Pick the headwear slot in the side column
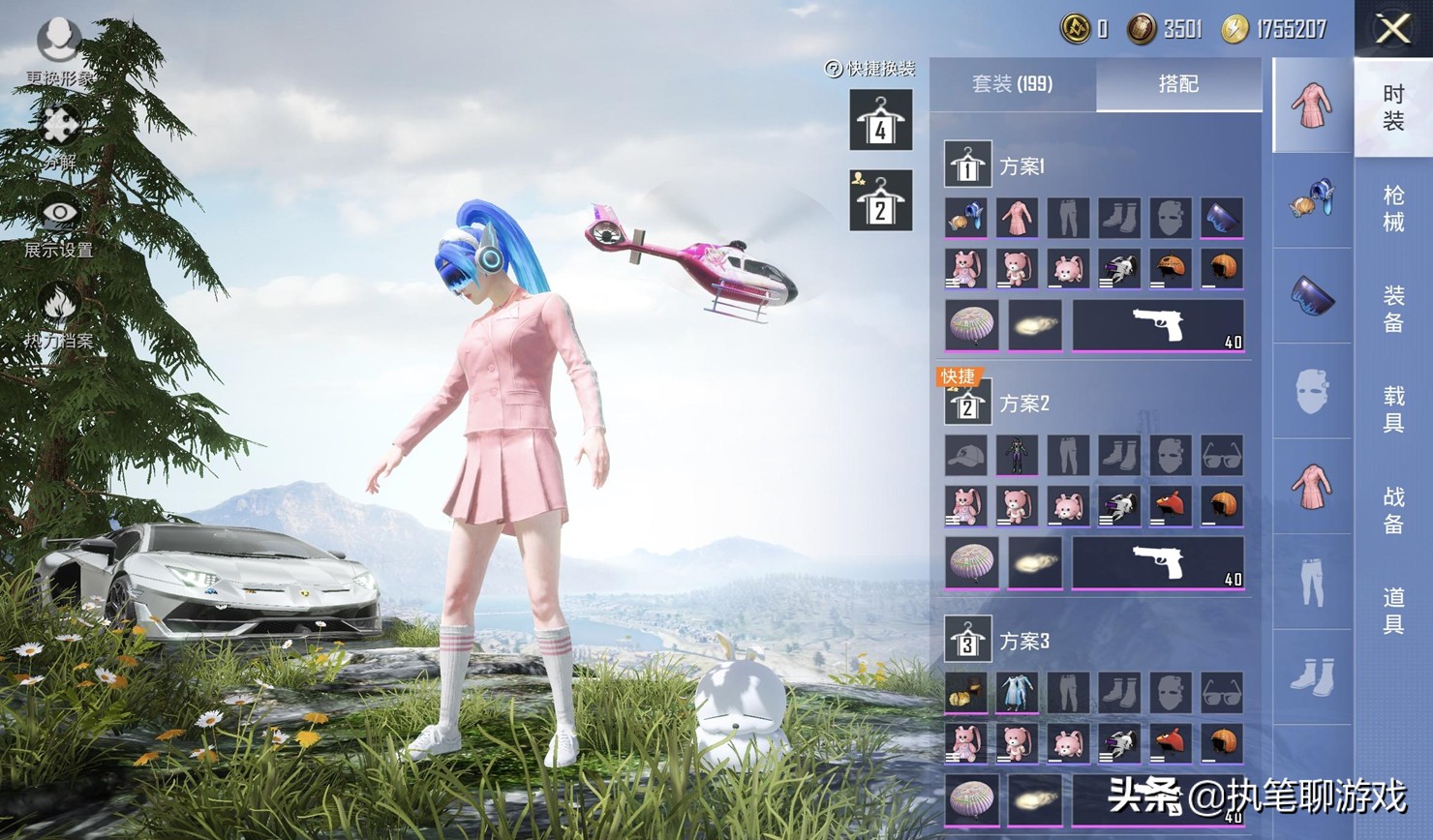This screenshot has width=1433, height=840. coord(1313,199)
